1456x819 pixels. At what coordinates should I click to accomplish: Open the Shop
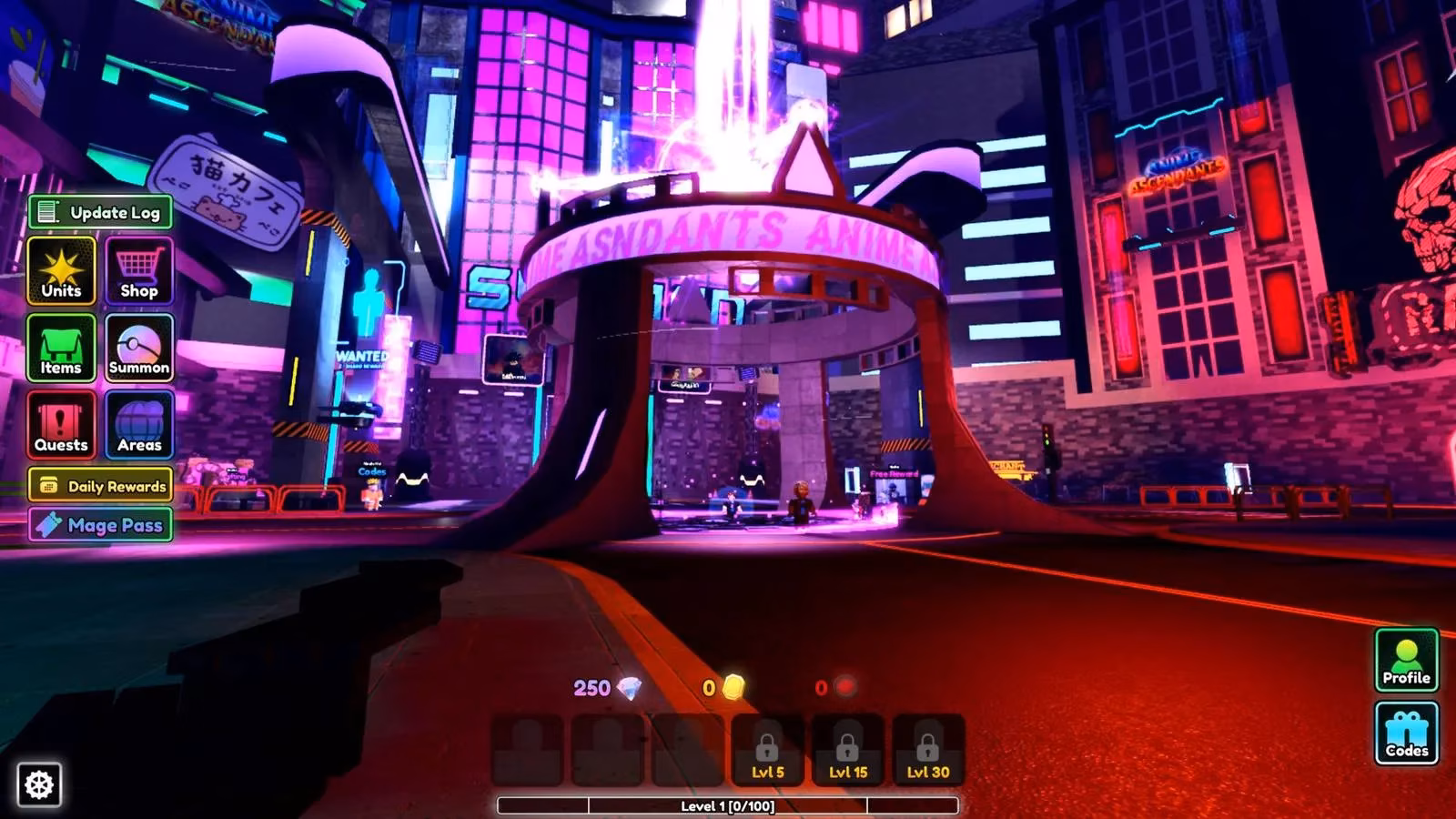point(137,272)
